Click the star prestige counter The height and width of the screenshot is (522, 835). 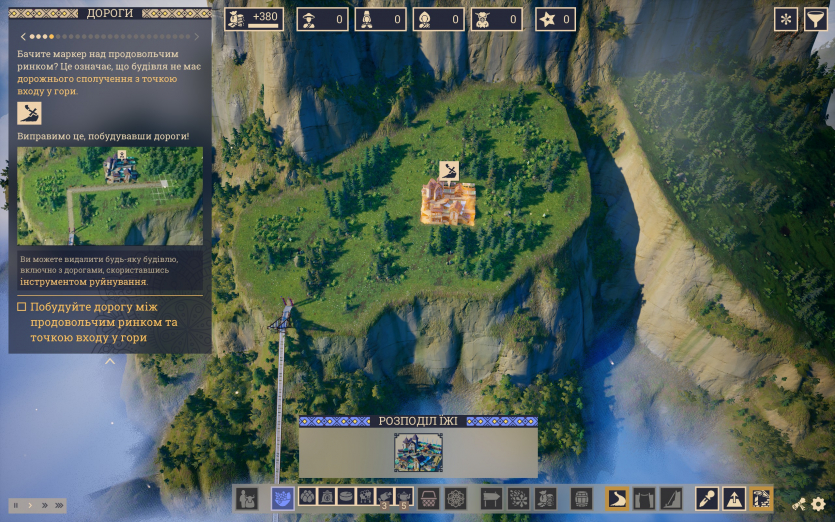click(x=555, y=19)
